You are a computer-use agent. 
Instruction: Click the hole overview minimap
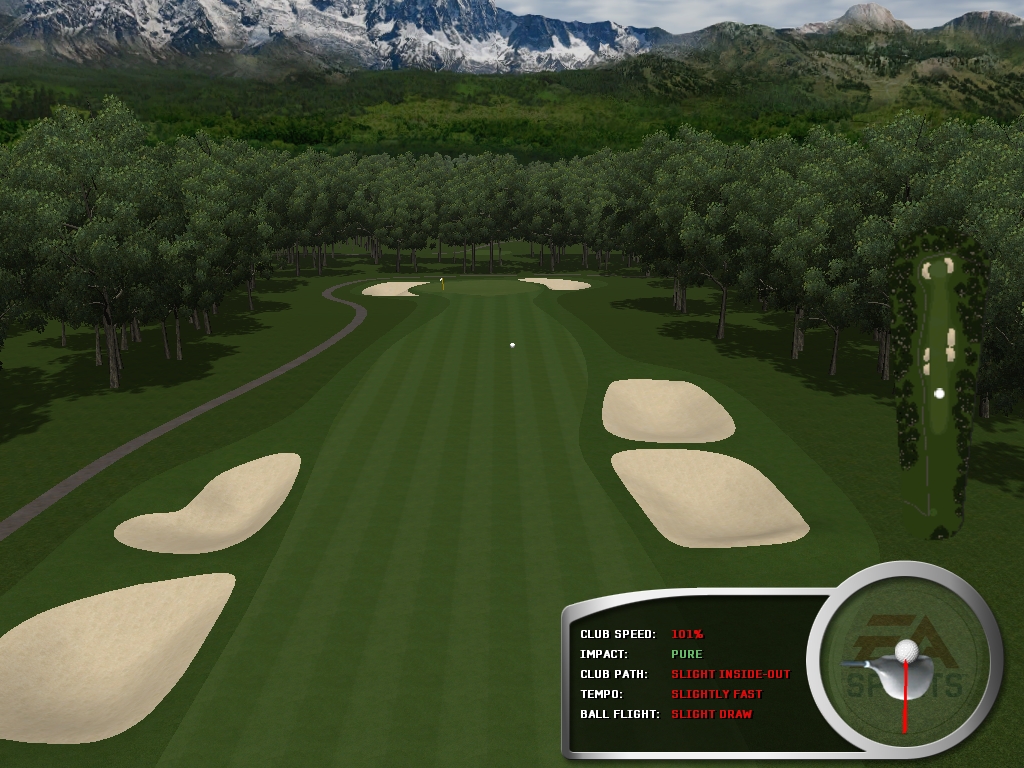coord(937,390)
